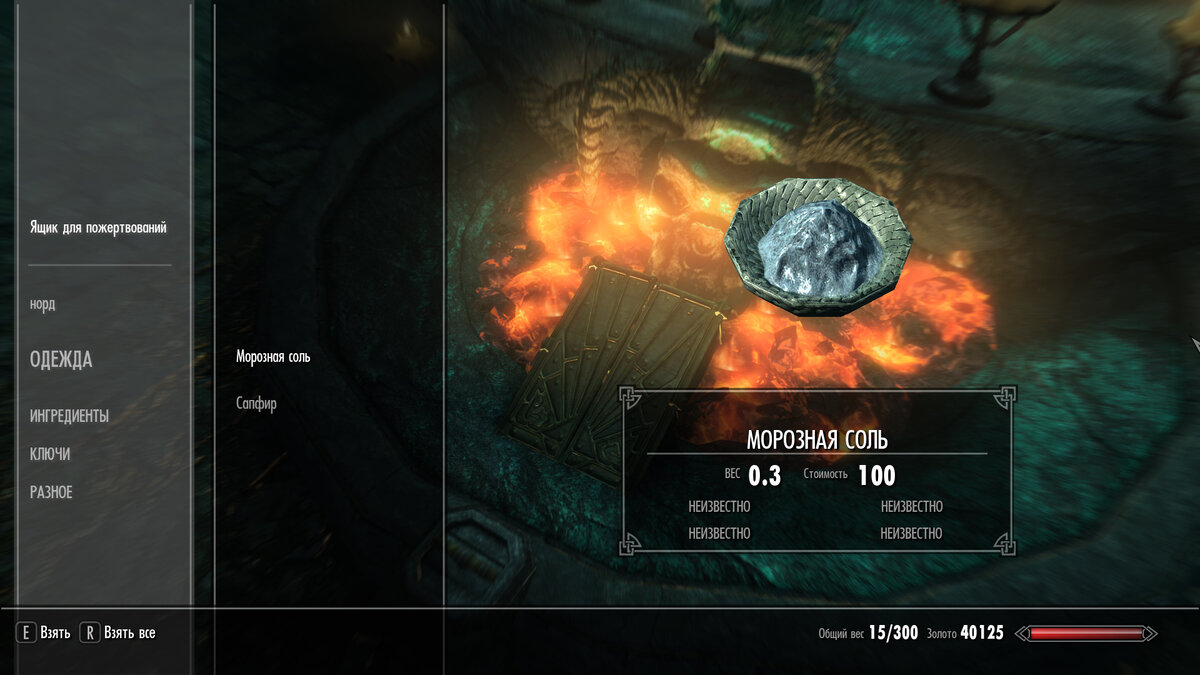Select the Морозная соль item entry

tap(273, 357)
